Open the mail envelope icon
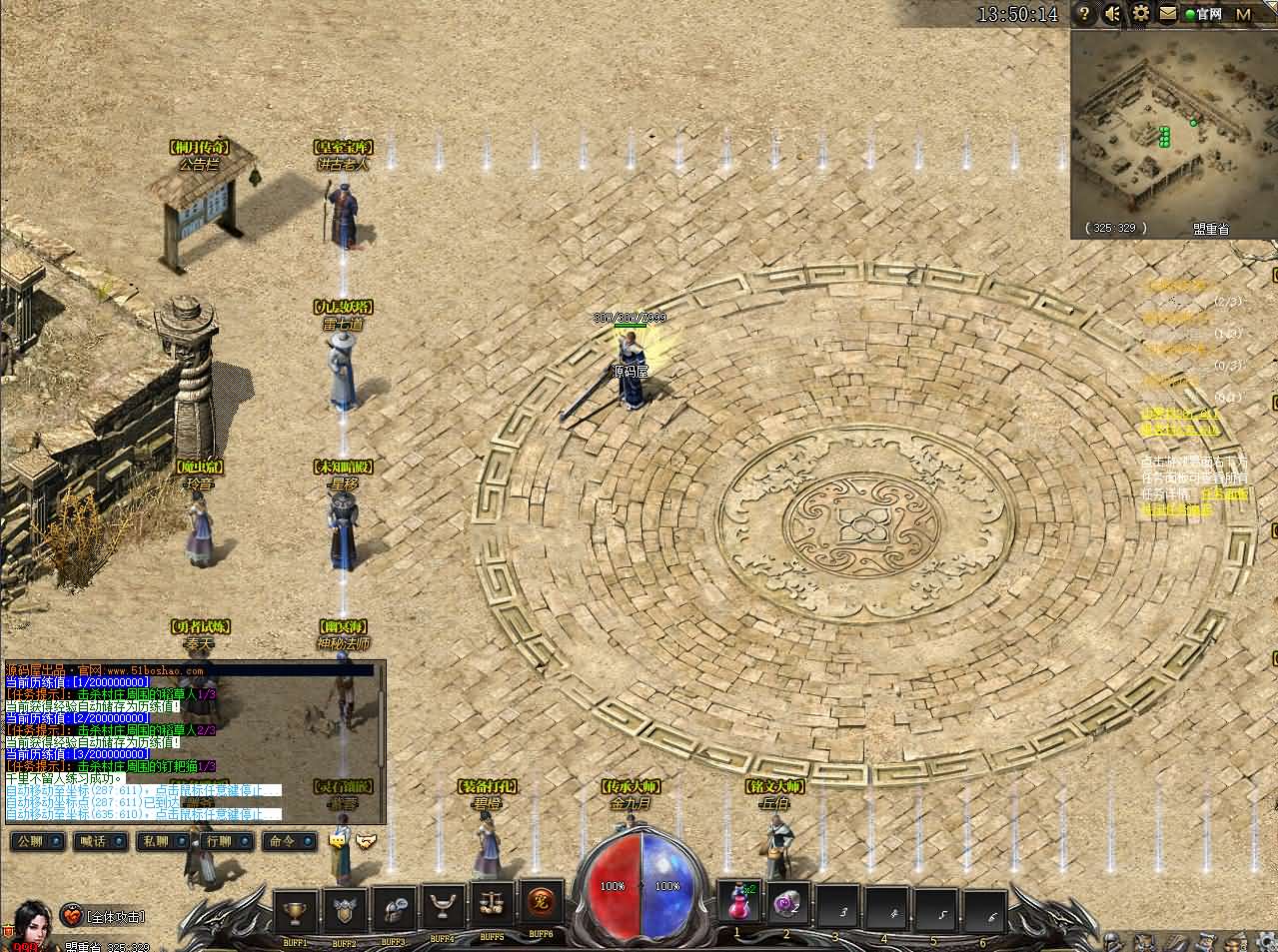Image resolution: width=1278 pixels, height=952 pixels. [1168, 14]
